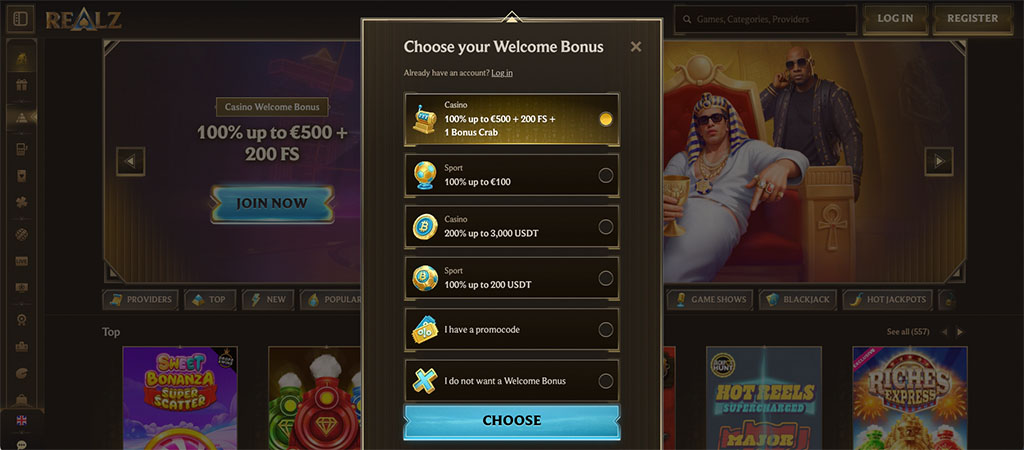Select I do not want a Welcome Bonus
This screenshot has width=1024, height=450.
coord(511,381)
